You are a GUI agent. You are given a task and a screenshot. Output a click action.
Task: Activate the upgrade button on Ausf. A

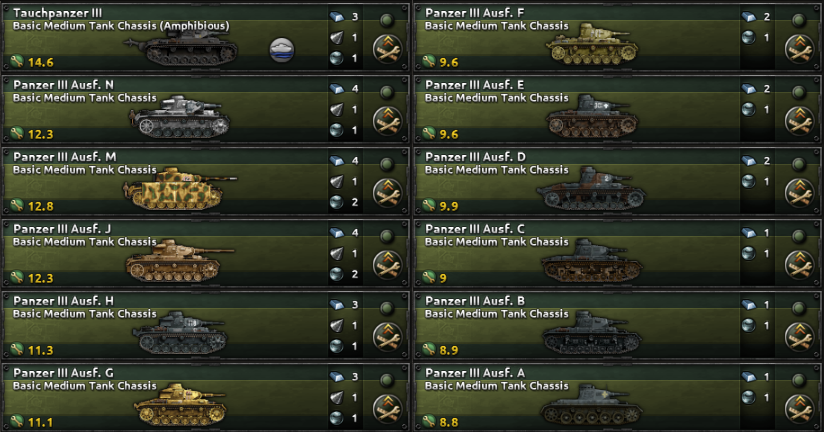(x=799, y=407)
